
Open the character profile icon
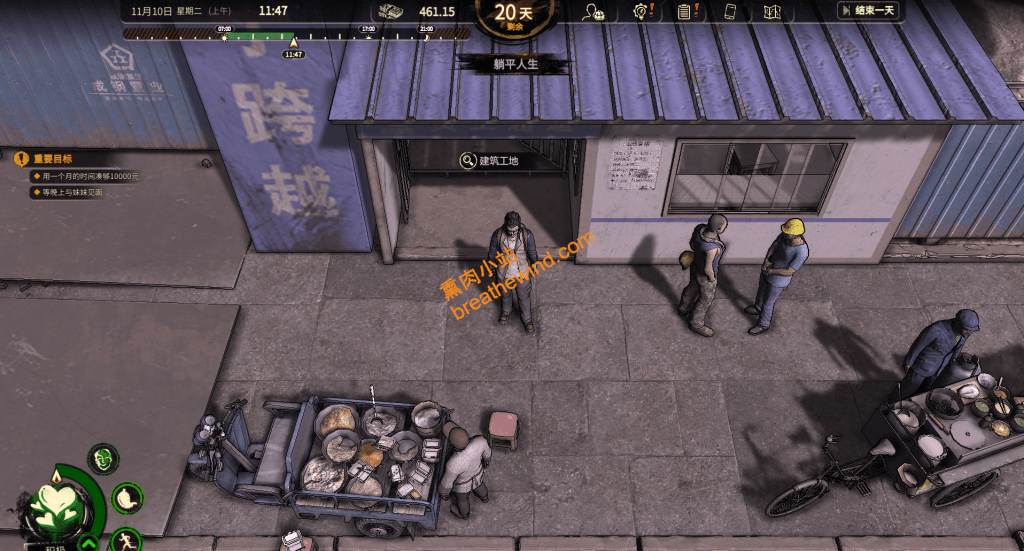pyautogui.click(x=595, y=12)
